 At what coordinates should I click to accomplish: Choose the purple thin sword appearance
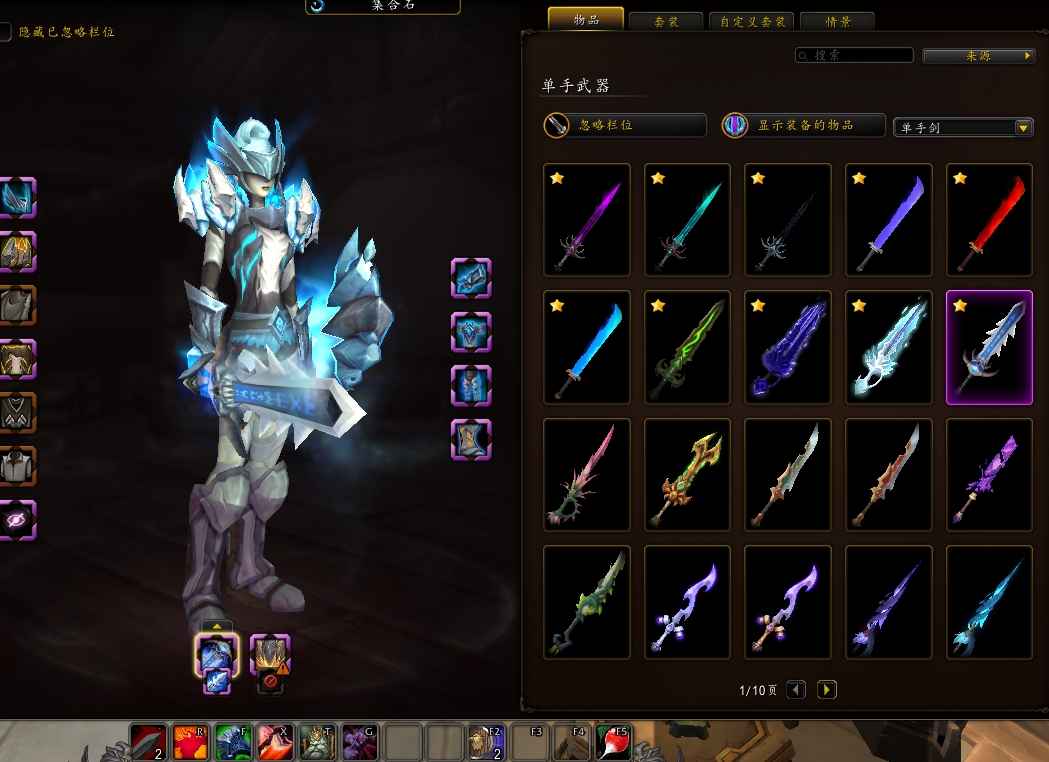(587, 220)
